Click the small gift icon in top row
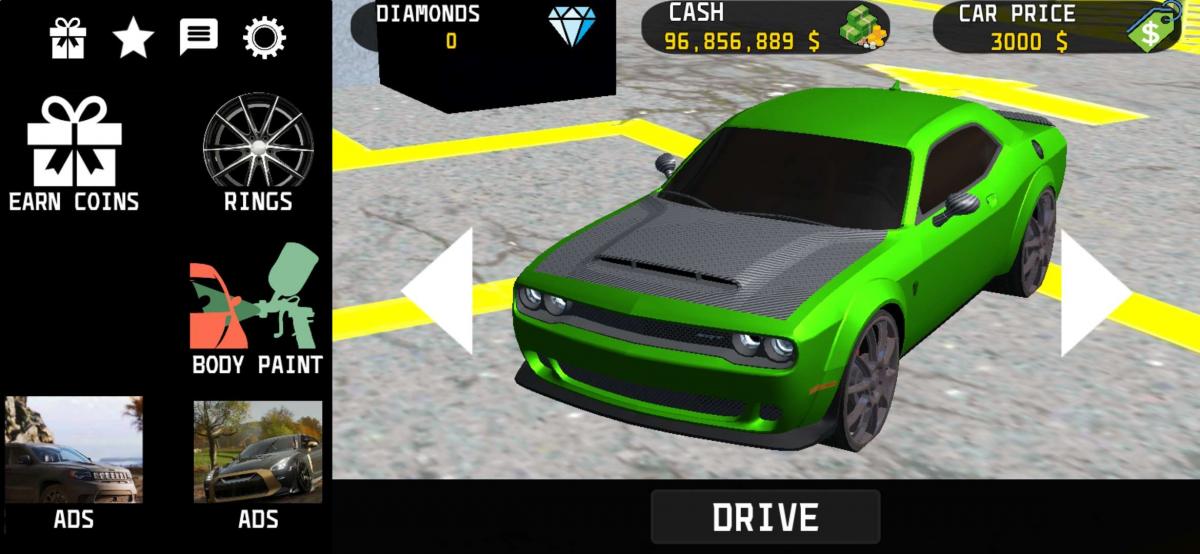The image size is (1200, 554). click(x=68, y=38)
